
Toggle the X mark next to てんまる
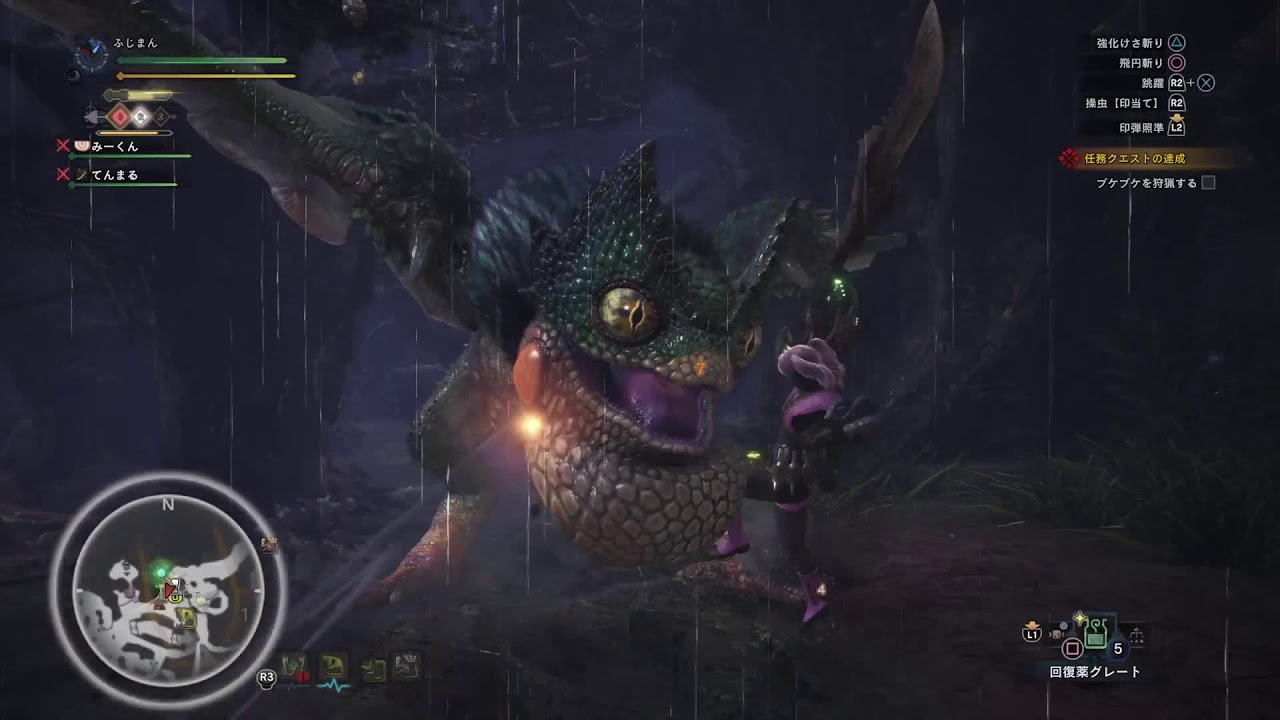[65, 173]
